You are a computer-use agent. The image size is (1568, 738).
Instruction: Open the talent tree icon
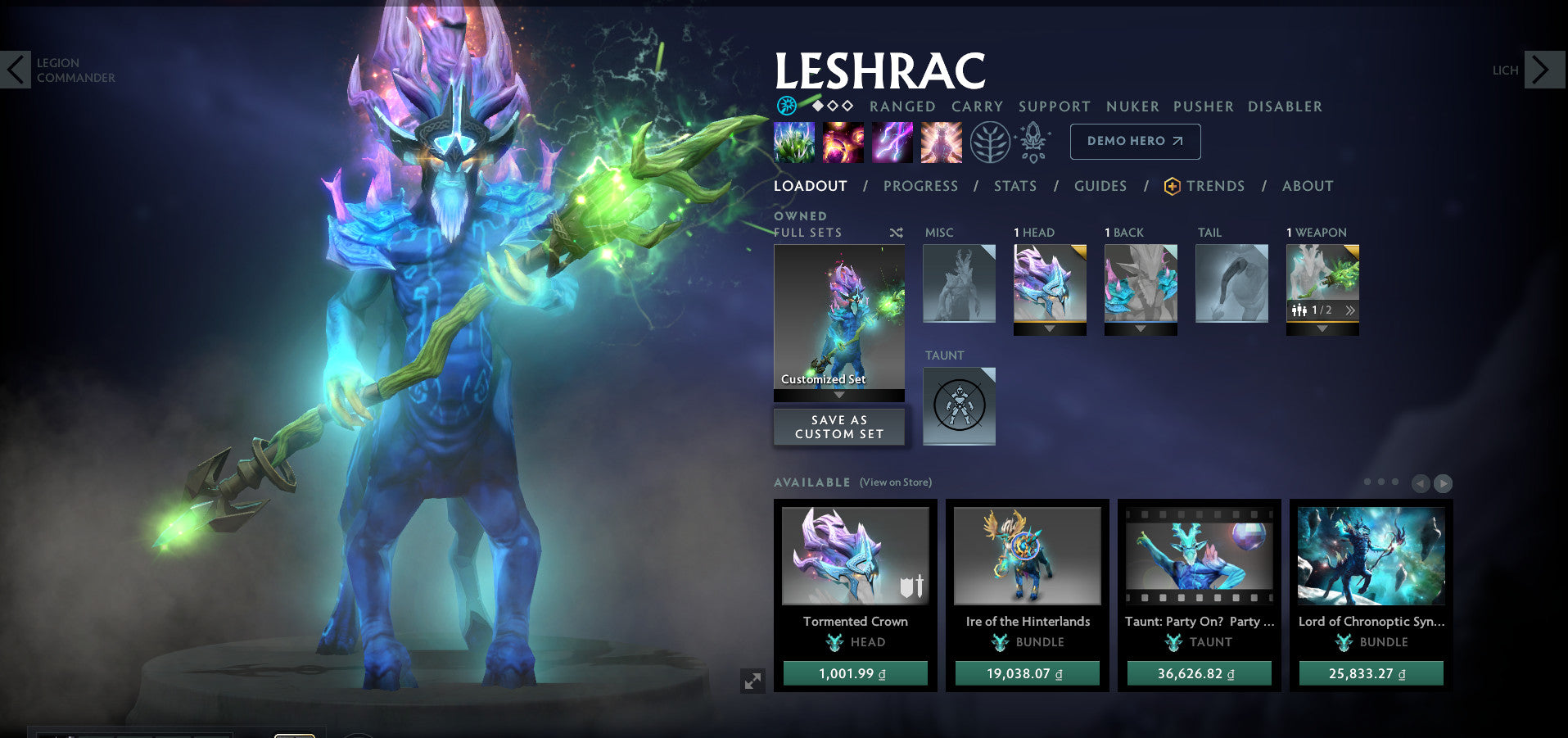coord(990,141)
